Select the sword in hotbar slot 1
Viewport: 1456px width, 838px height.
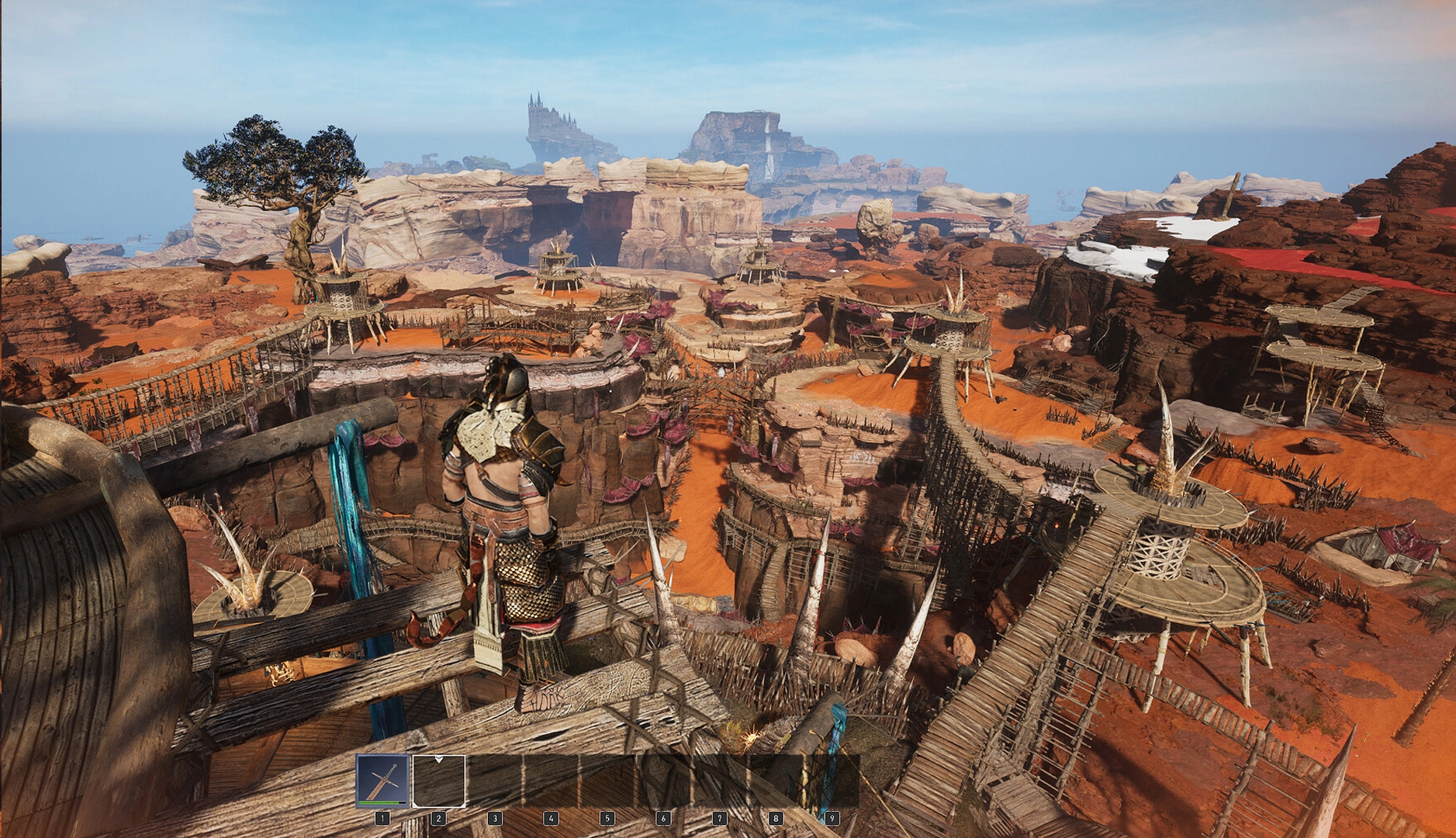click(x=382, y=781)
